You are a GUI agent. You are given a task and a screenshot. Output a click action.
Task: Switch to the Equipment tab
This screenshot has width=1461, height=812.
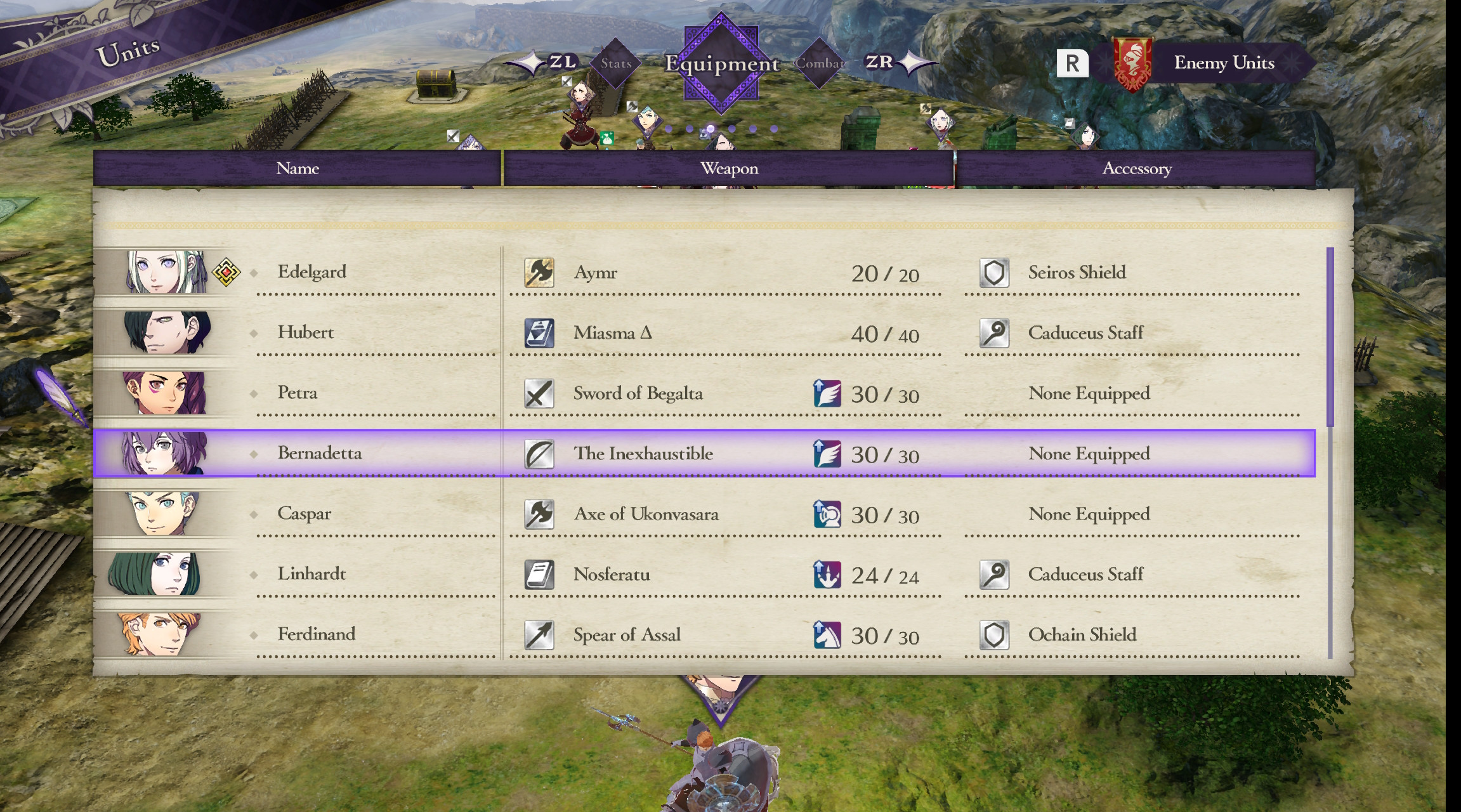[721, 63]
